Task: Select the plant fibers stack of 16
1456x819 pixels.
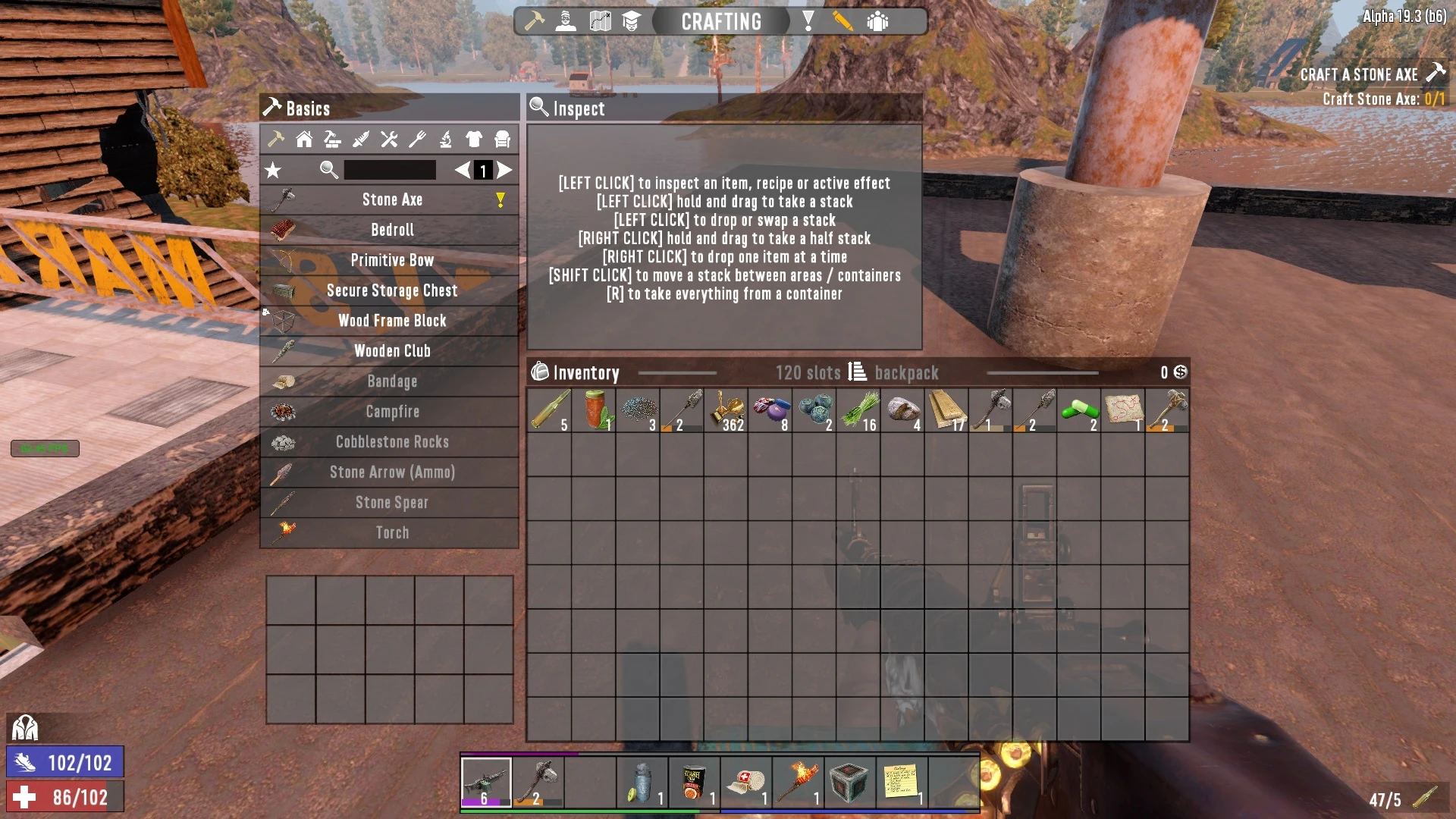Action: (858, 410)
